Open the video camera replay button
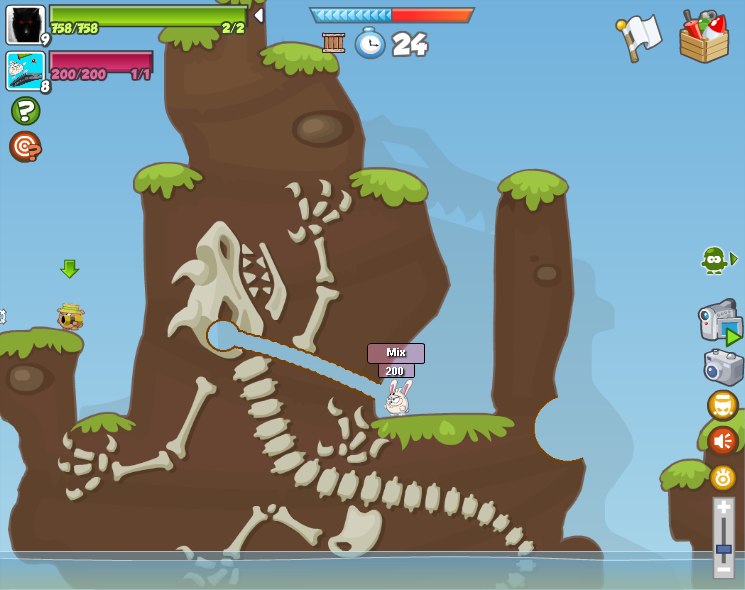The width and height of the screenshot is (745, 590). pos(720,322)
